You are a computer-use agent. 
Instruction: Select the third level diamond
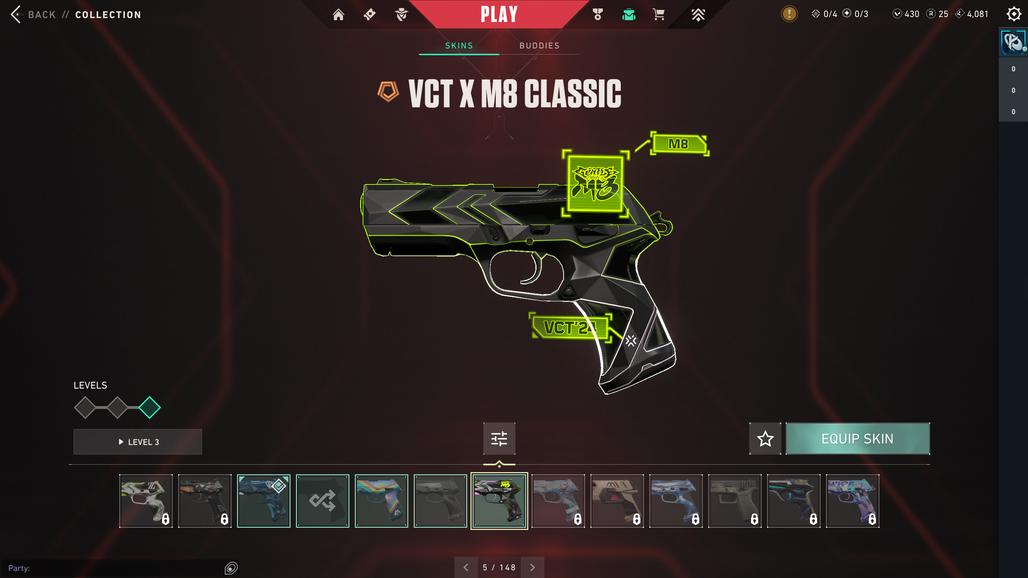click(x=149, y=407)
